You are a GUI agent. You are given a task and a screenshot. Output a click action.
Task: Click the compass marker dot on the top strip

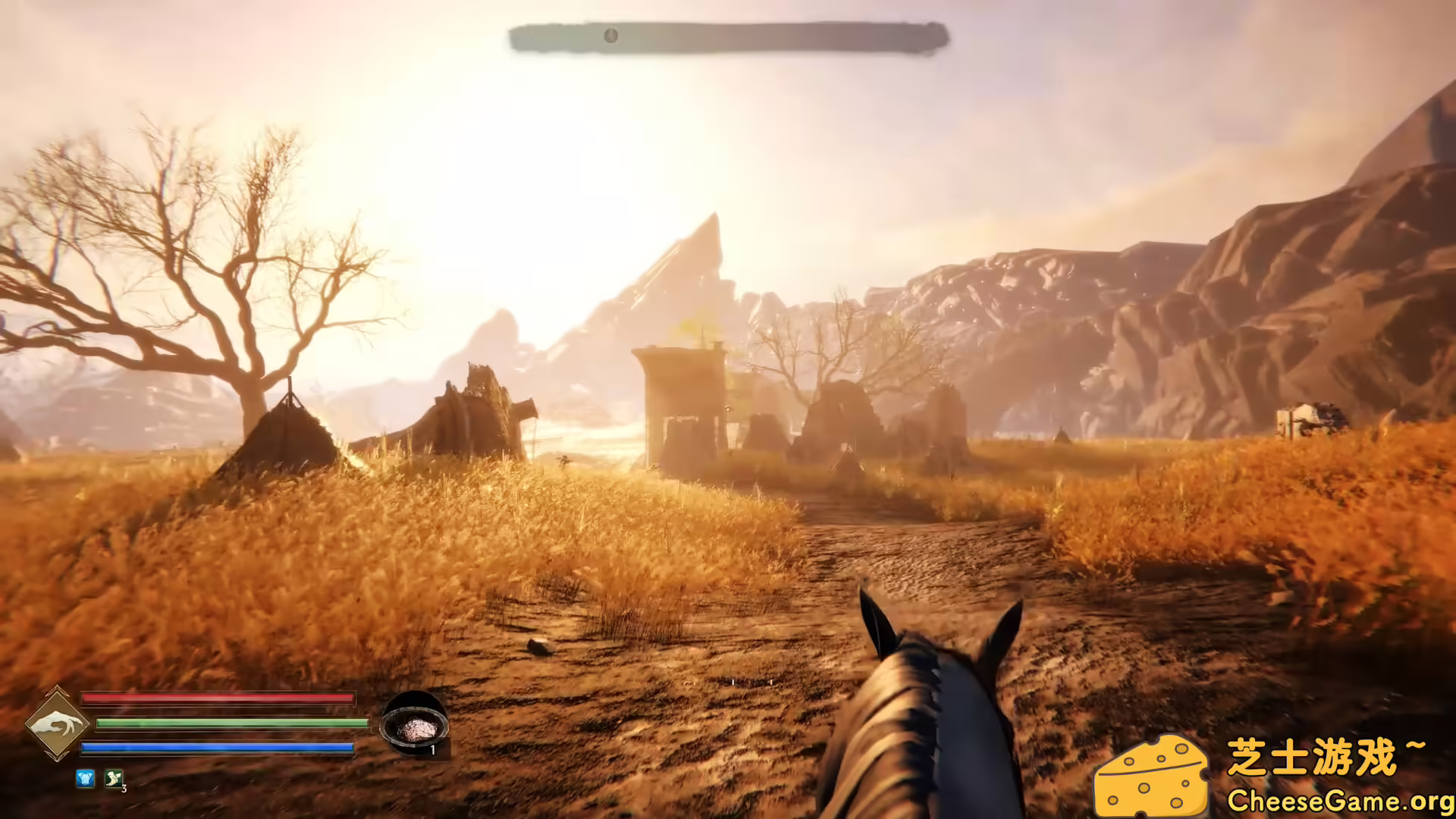coord(610,35)
